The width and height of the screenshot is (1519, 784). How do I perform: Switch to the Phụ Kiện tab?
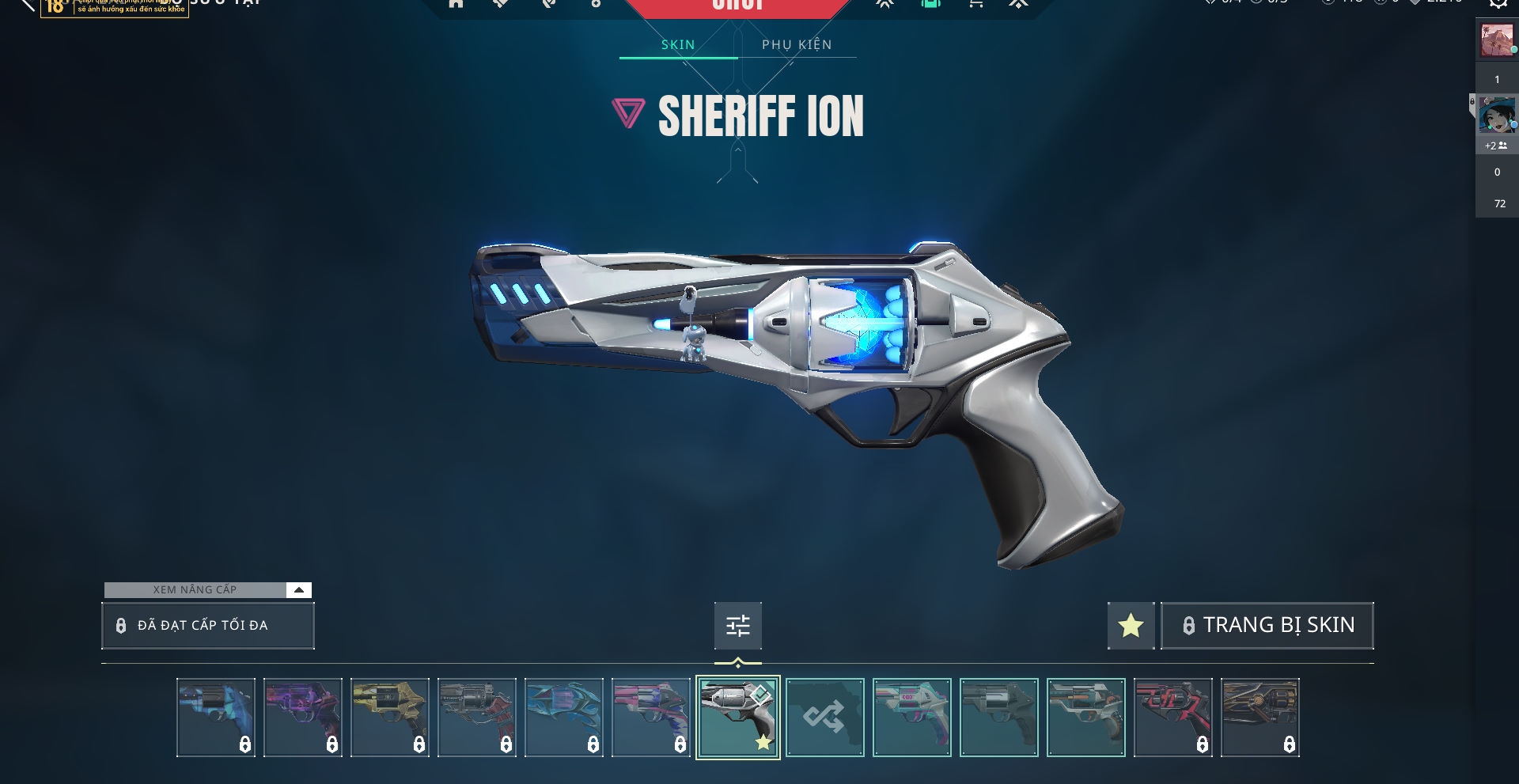tap(797, 45)
